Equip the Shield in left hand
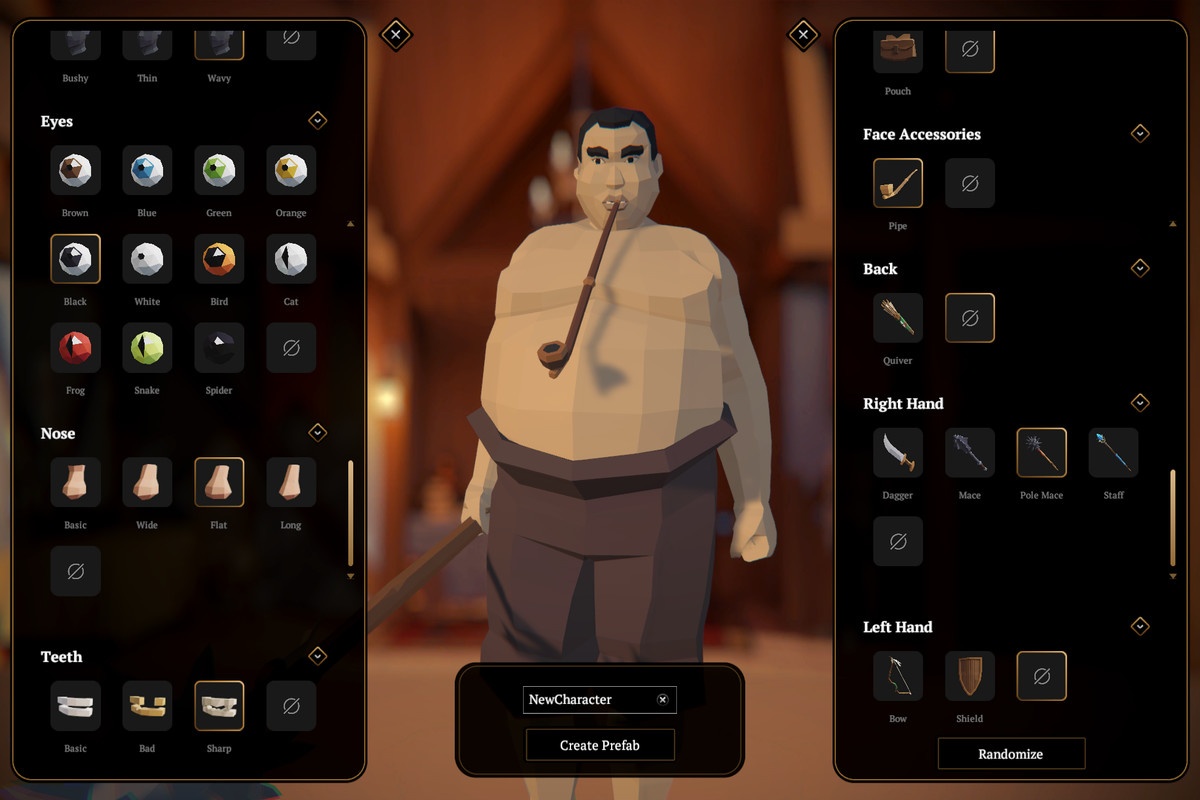The height and width of the screenshot is (800, 1200). (x=969, y=676)
